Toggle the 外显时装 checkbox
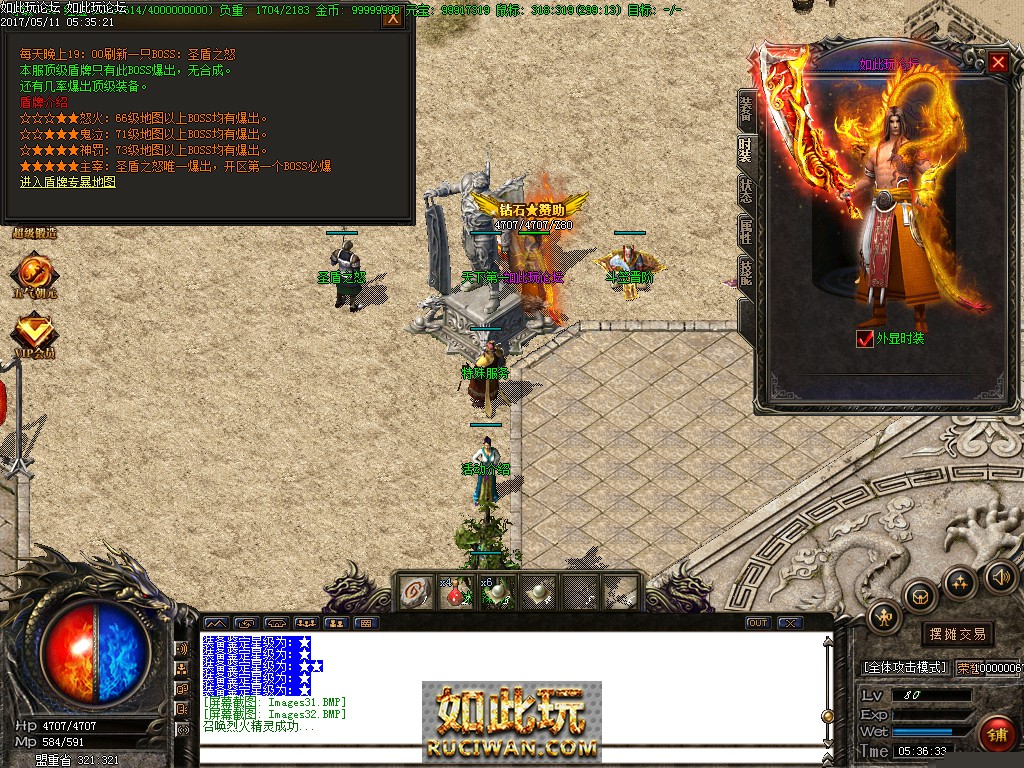1024x768 pixels. (x=865, y=339)
